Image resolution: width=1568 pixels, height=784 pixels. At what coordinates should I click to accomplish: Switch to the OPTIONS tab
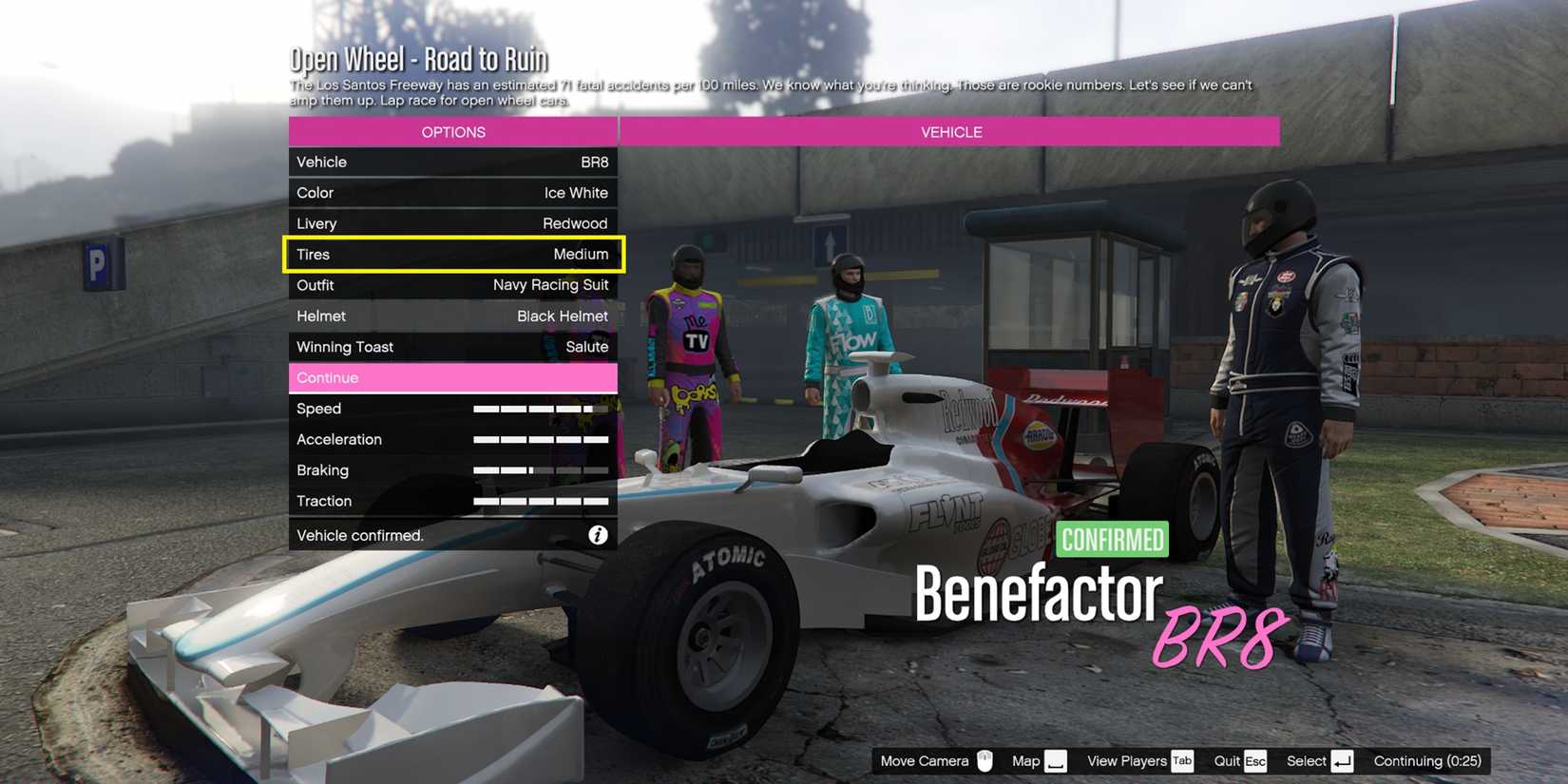(x=453, y=131)
